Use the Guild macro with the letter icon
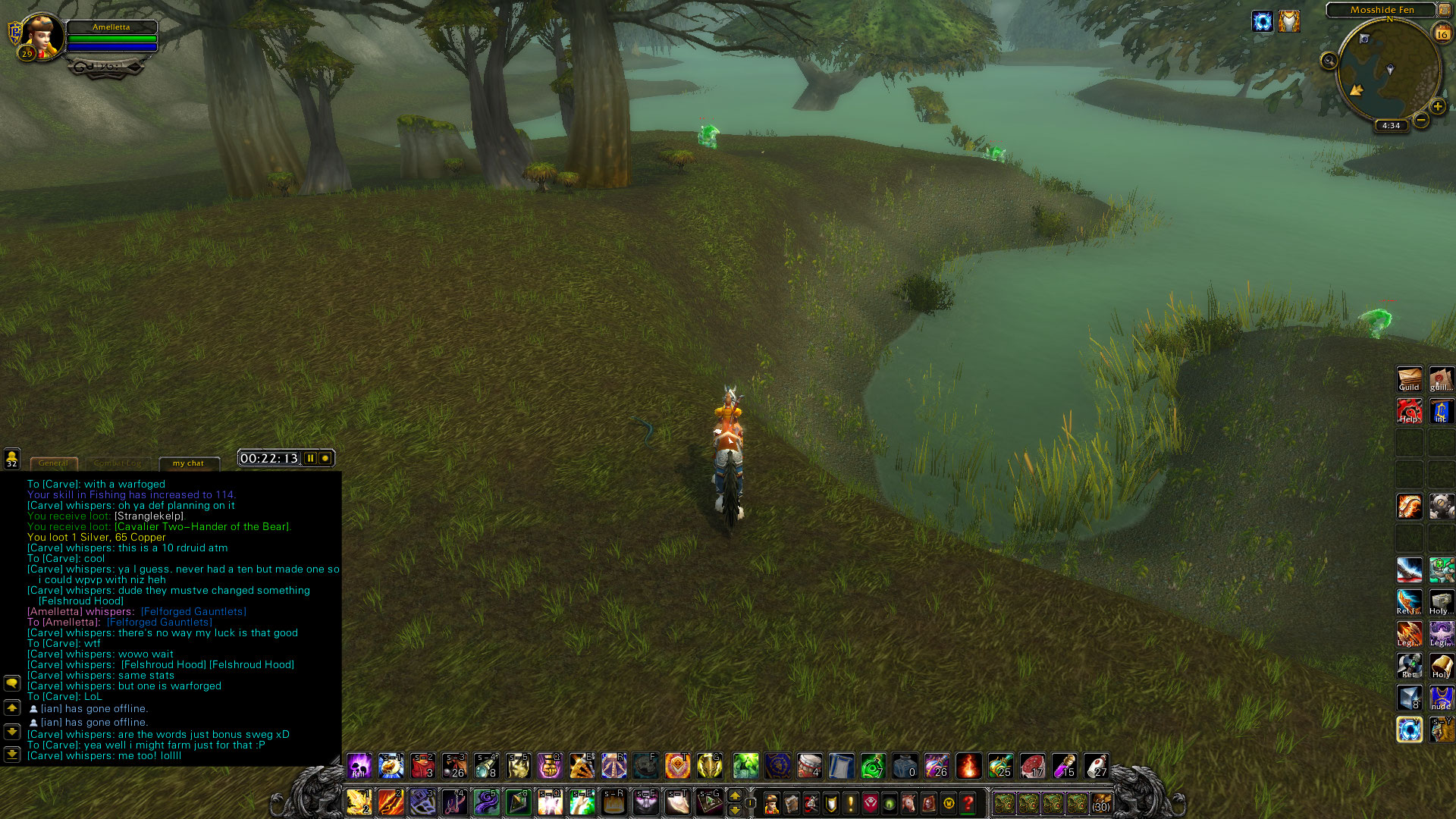 pos(1409,378)
